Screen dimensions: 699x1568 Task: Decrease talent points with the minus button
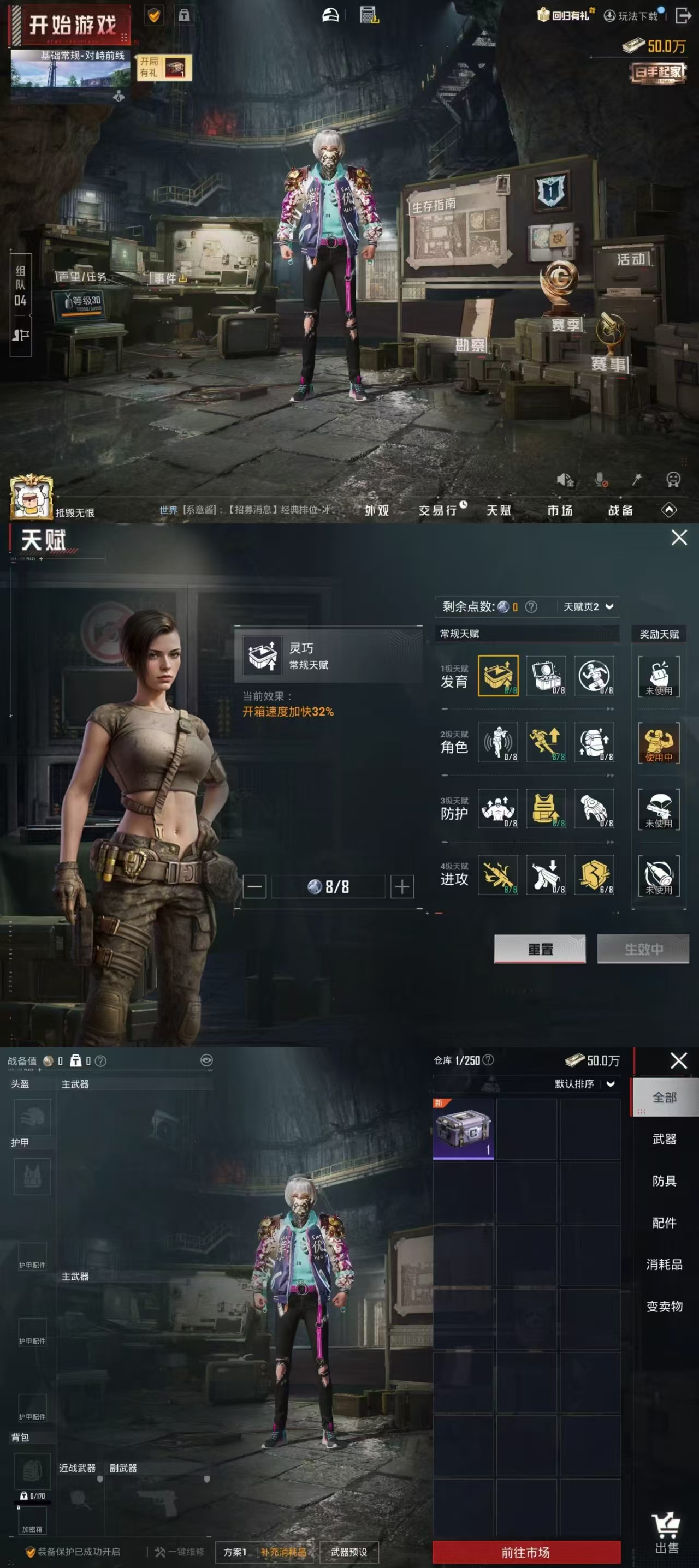(x=254, y=886)
